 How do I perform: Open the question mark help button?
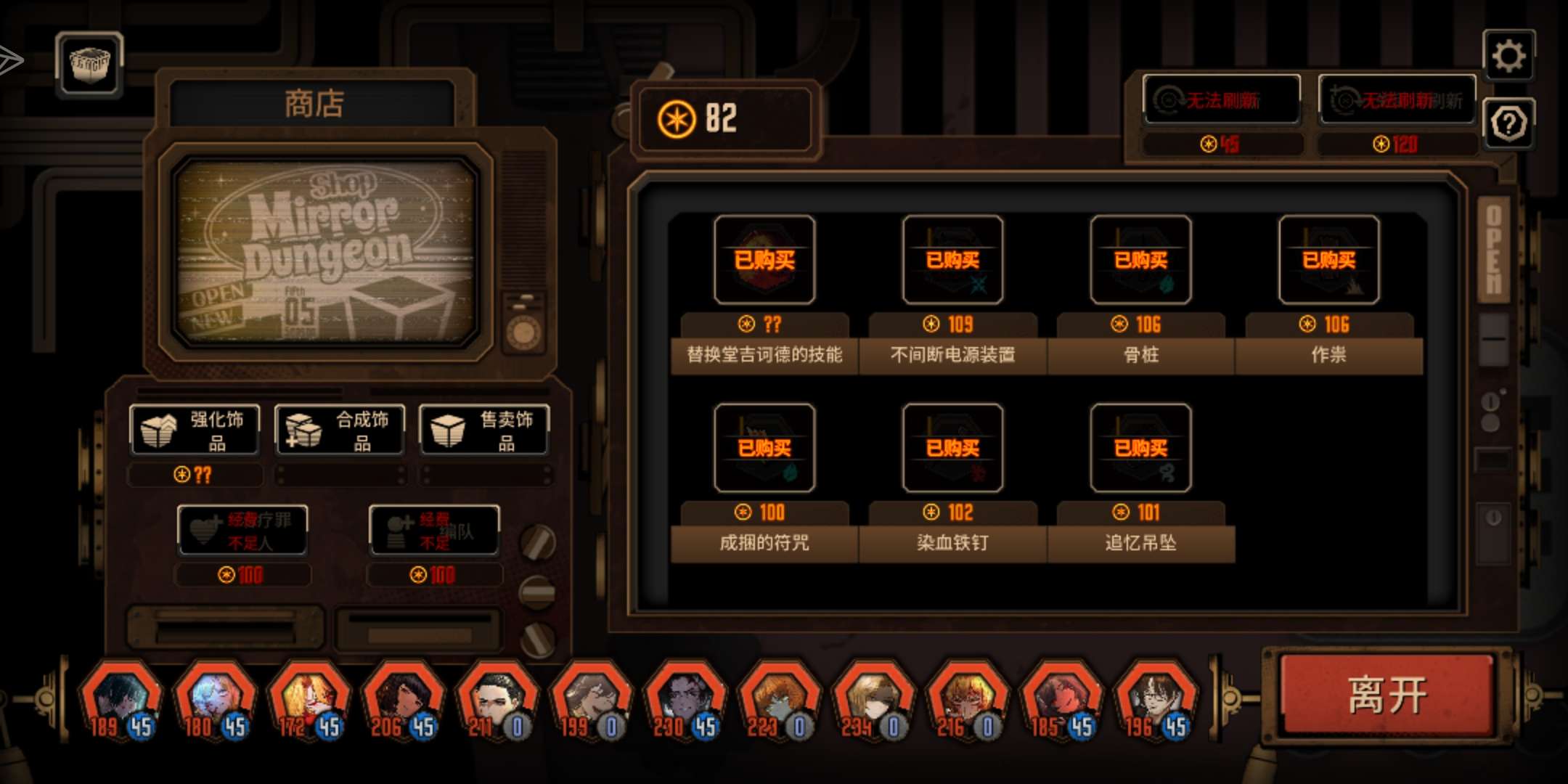pos(1508,124)
